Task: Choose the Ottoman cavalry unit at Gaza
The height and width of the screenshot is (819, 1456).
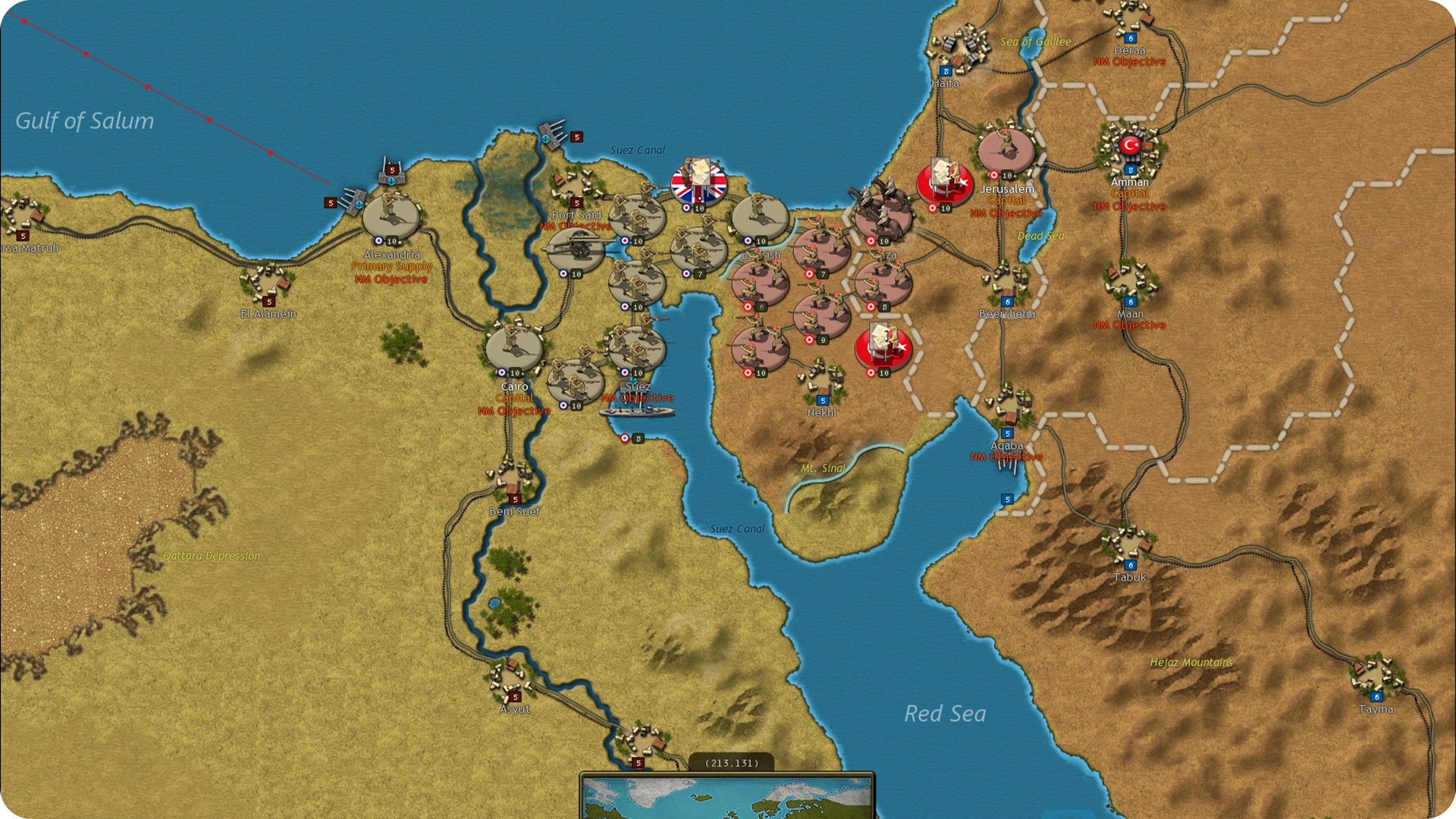Action: click(x=883, y=215)
